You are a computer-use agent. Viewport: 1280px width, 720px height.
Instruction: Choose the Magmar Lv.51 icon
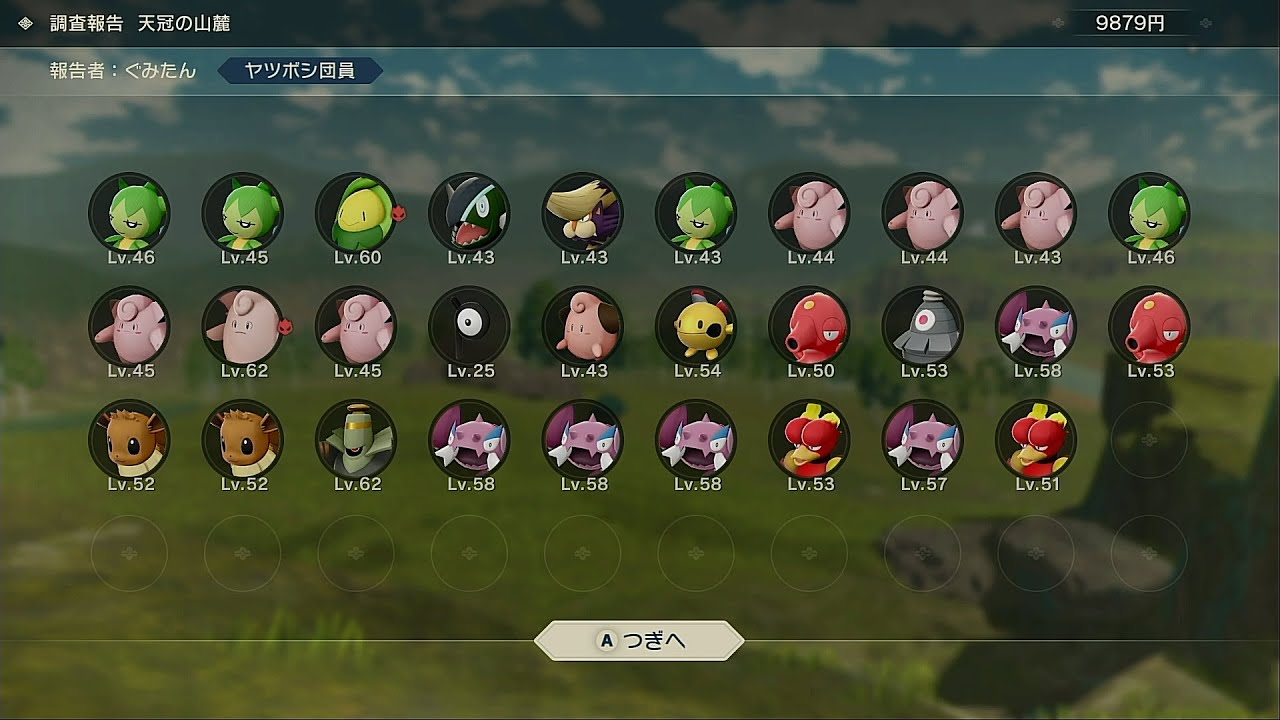[x=1036, y=440]
